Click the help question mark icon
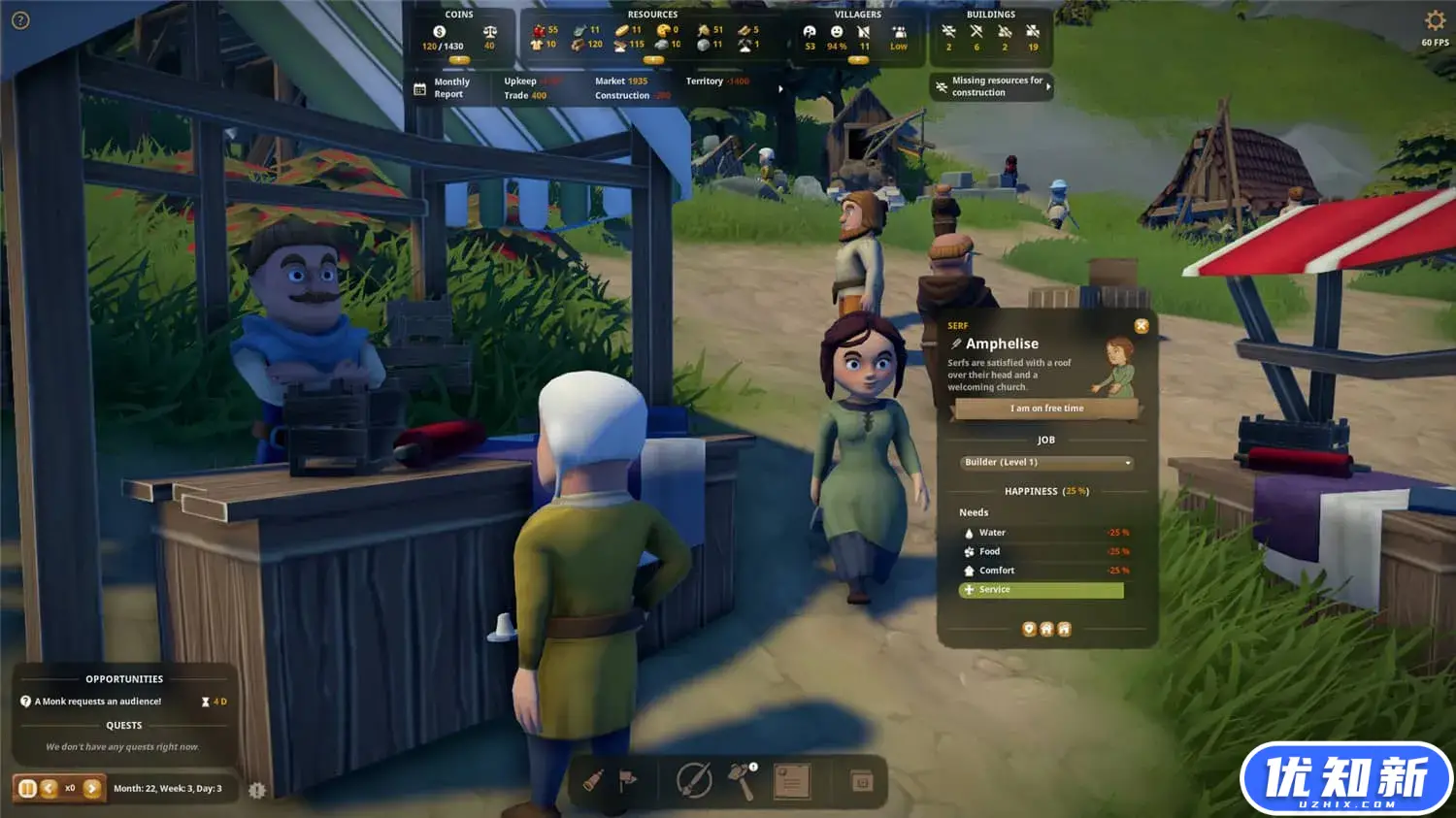1456x818 pixels. pyautogui.click(x=20, y=20)
